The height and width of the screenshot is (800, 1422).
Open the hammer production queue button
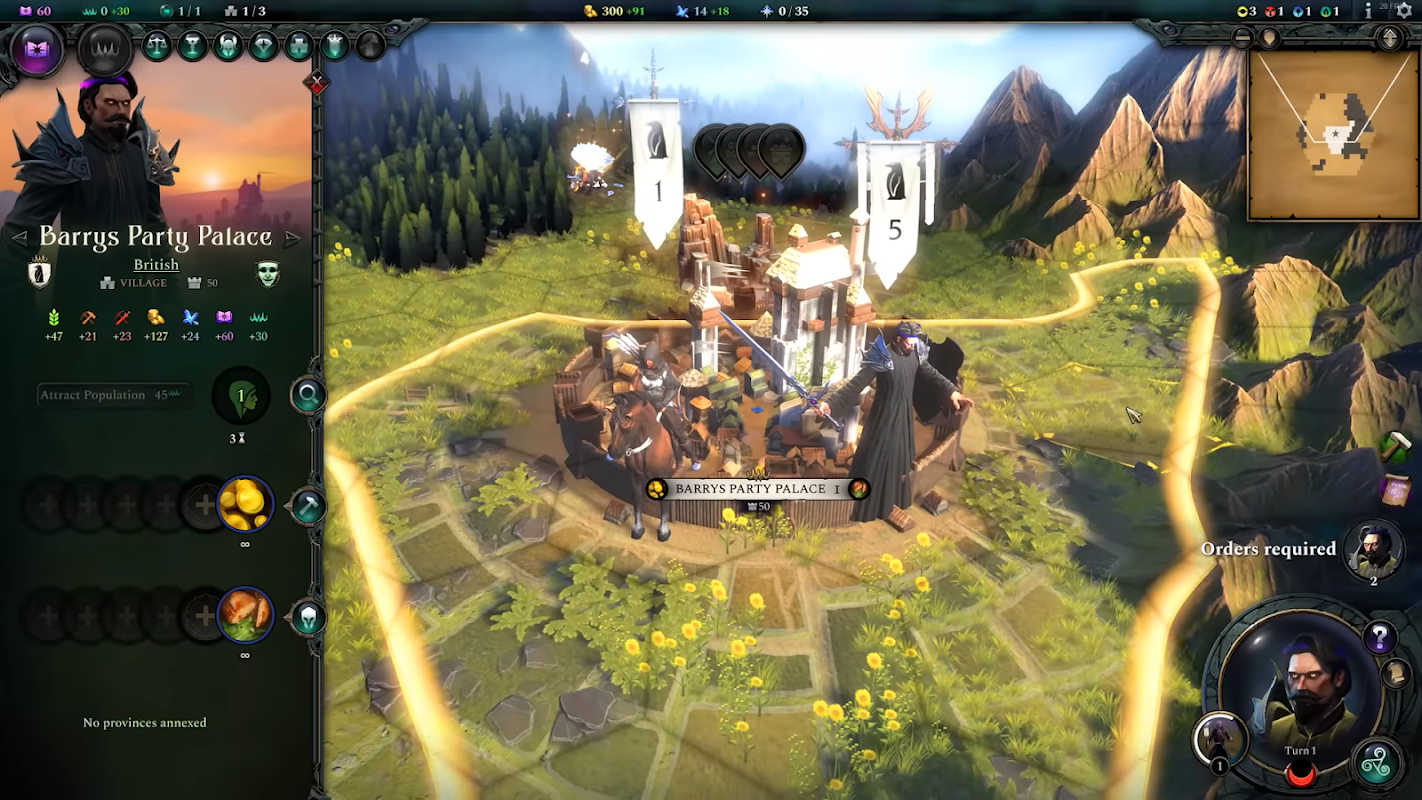[308, 506]
